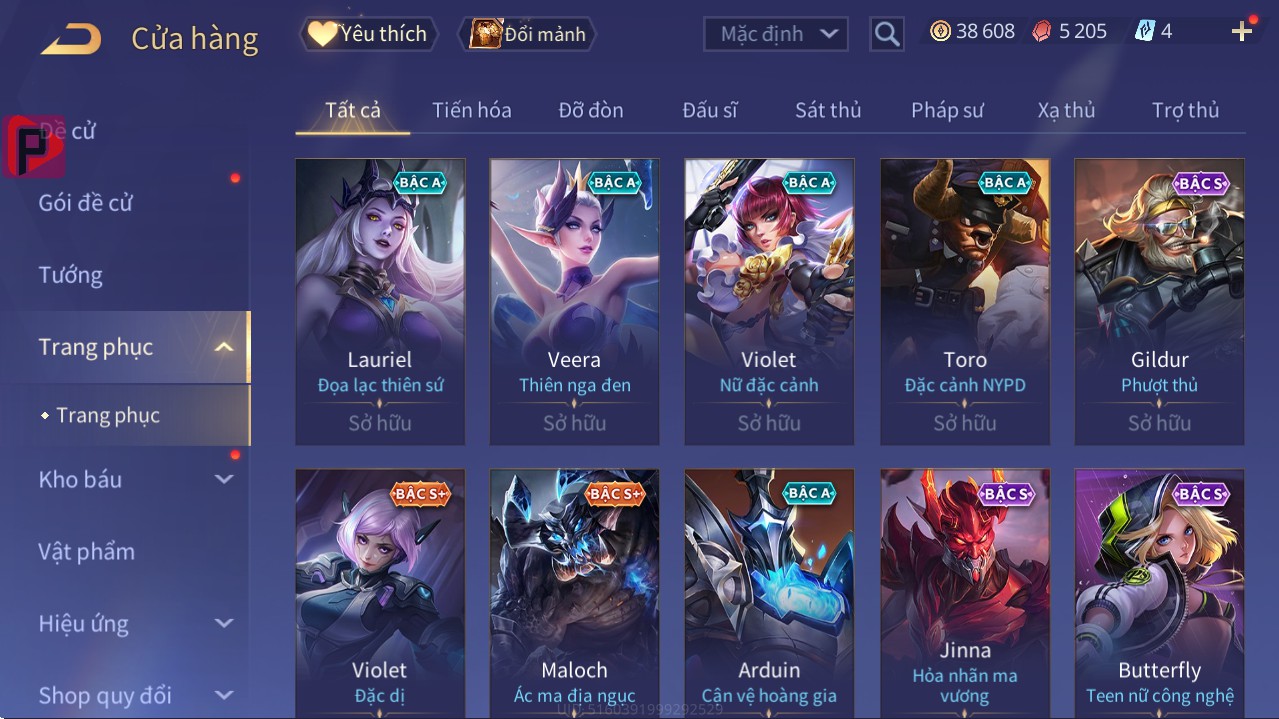The image size is (1279, 719).
Task: Expand the Kho báu menu
Action: click(x=135, y=480)
